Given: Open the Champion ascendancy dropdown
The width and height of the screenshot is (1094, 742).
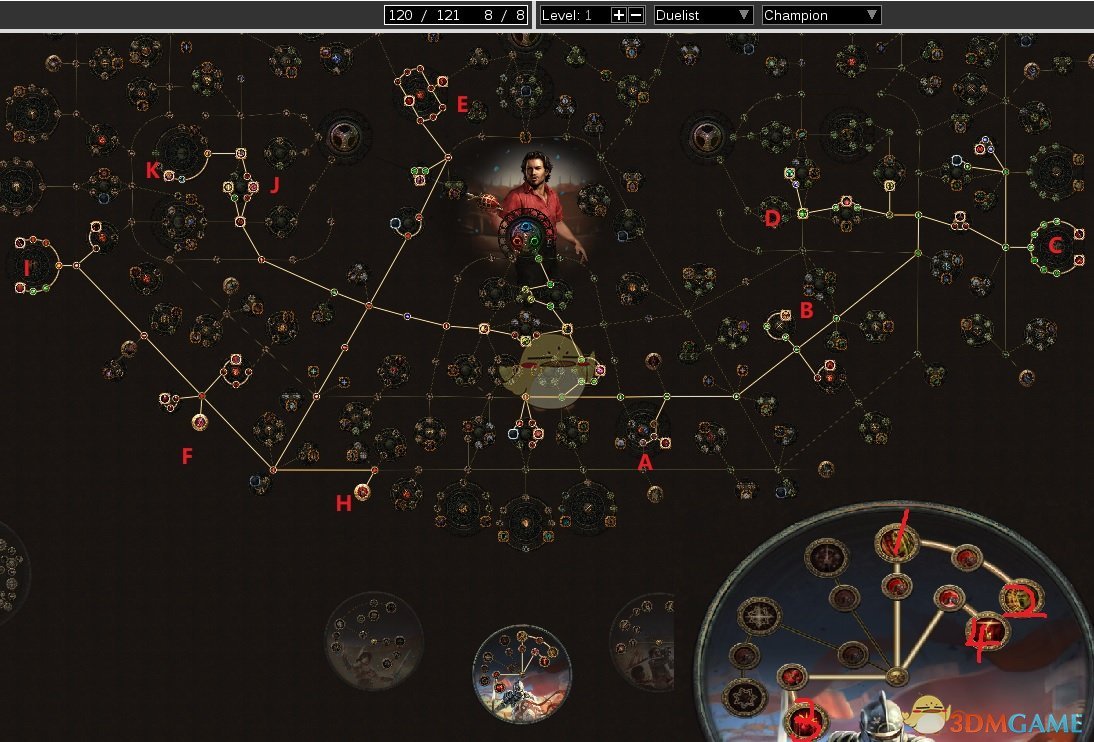Looking at the screenshot, I should tap(821, 15).
